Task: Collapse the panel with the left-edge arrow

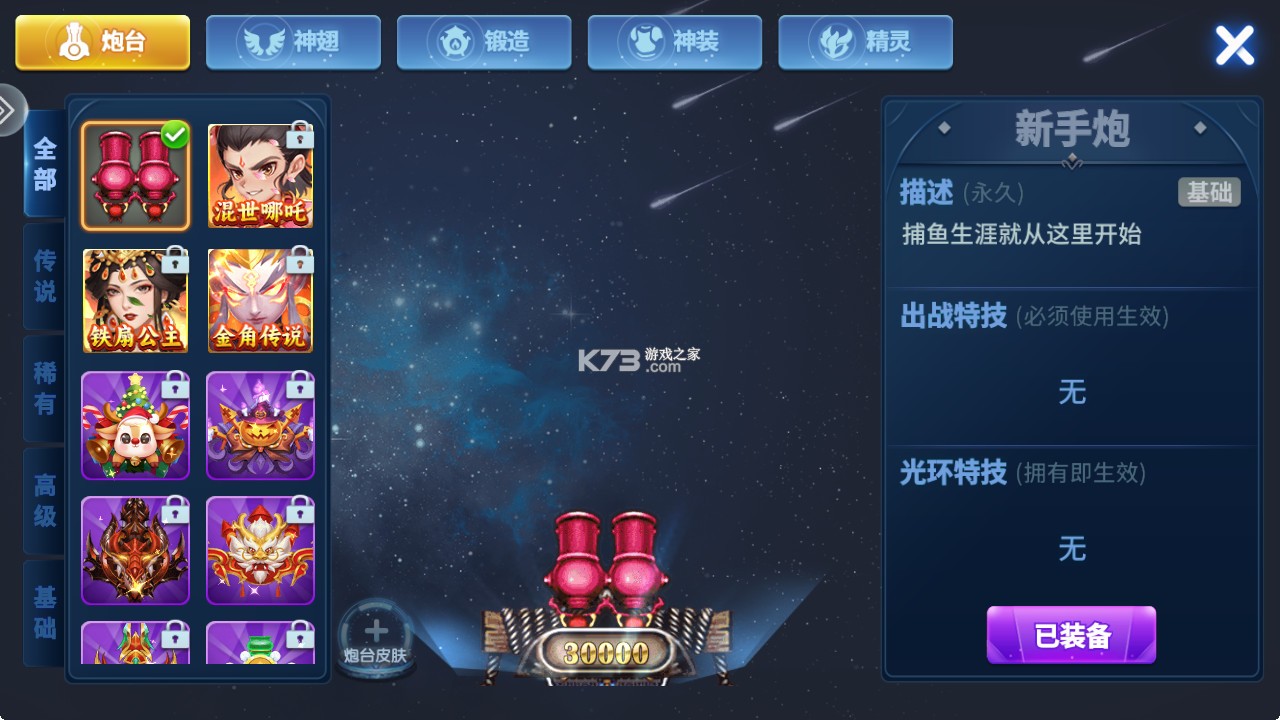Action: (x=10, y=110)
